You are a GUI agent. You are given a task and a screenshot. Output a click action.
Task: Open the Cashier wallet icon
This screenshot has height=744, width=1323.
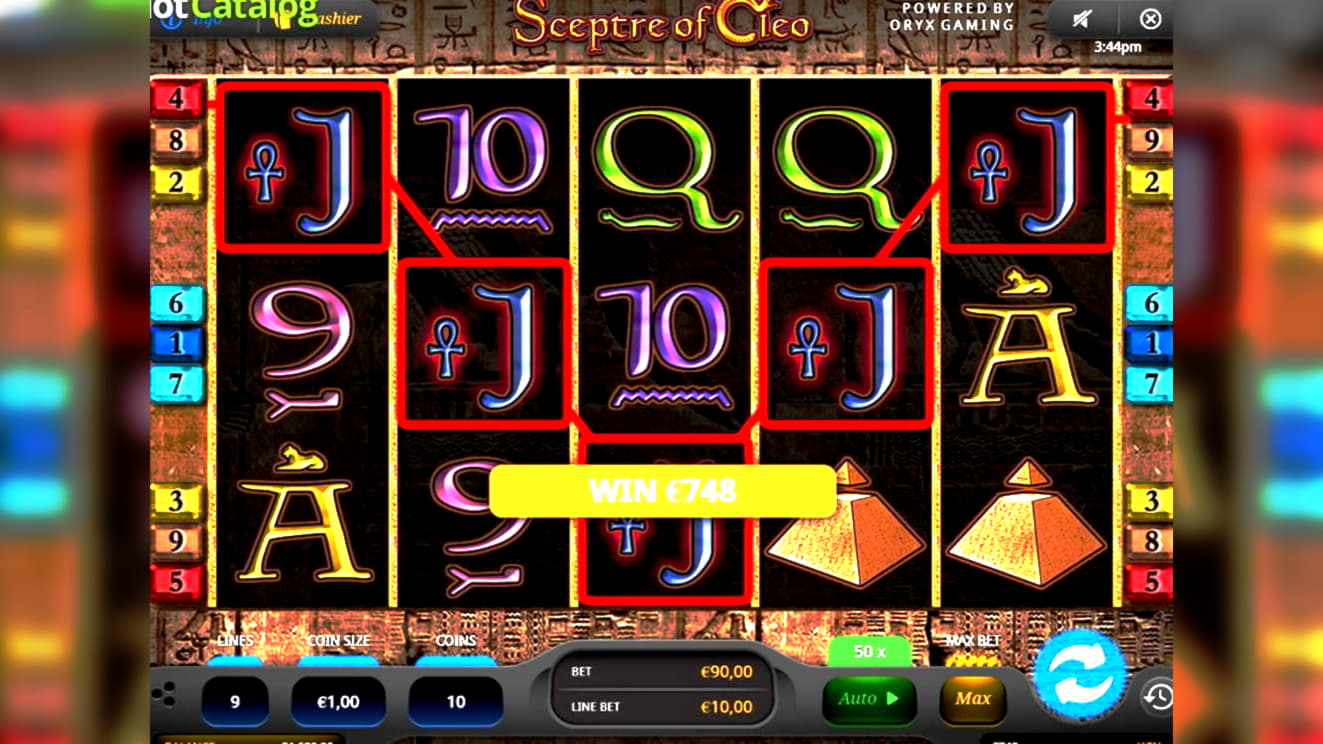click(x=283, y=21)
